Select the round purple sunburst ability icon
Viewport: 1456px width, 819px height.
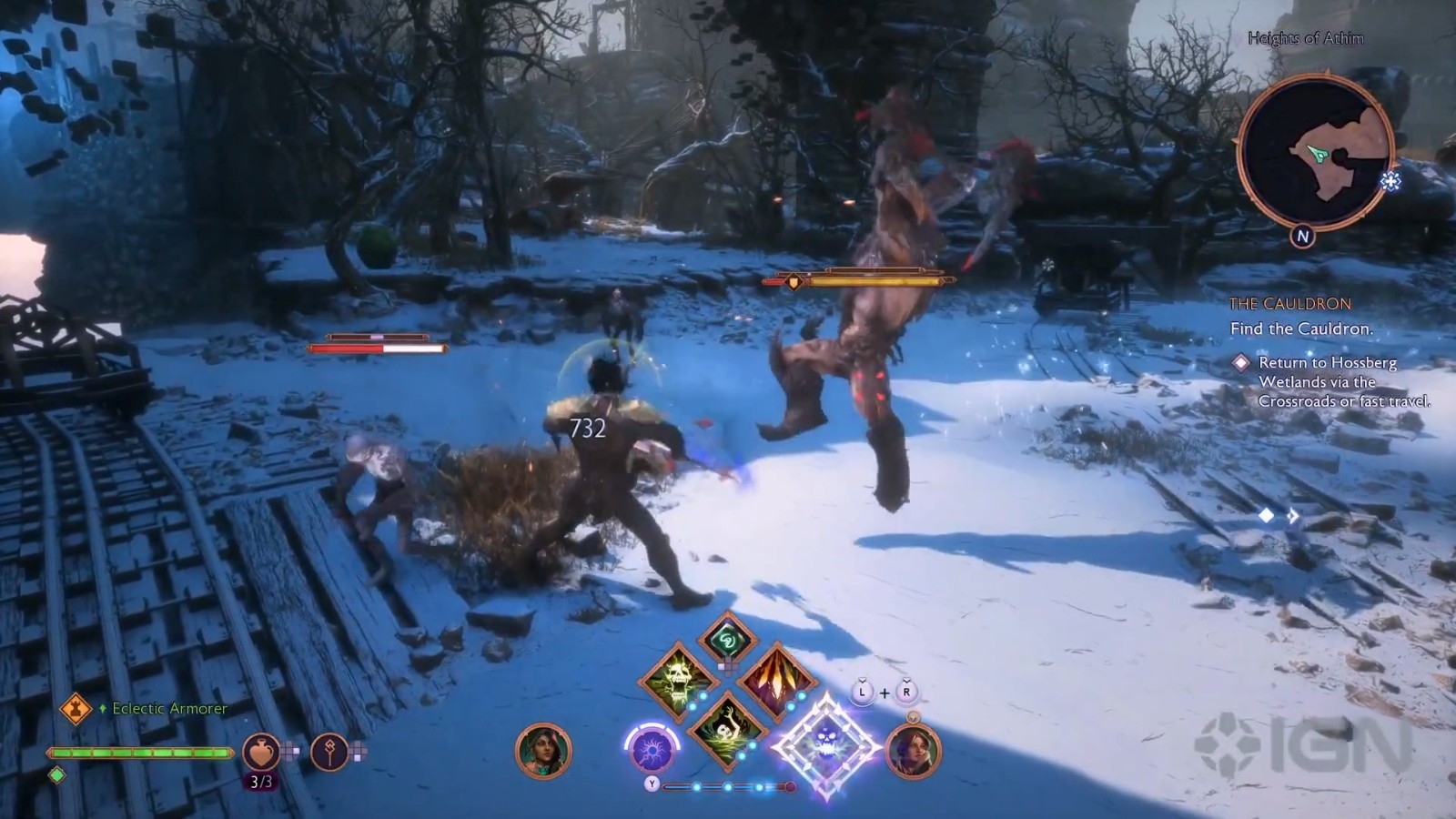(652, 751)
